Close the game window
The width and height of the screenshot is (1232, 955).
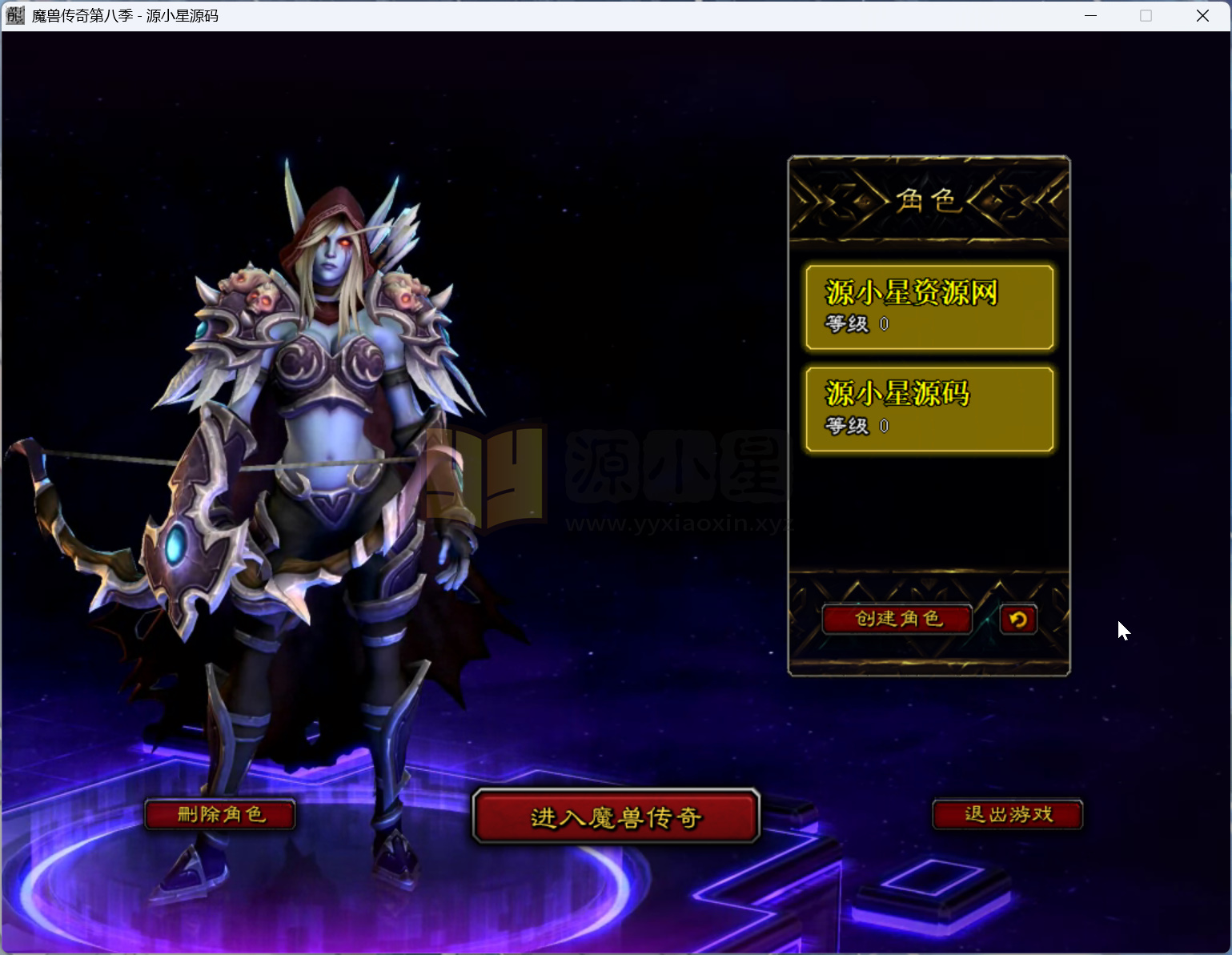coord(1202,16)
